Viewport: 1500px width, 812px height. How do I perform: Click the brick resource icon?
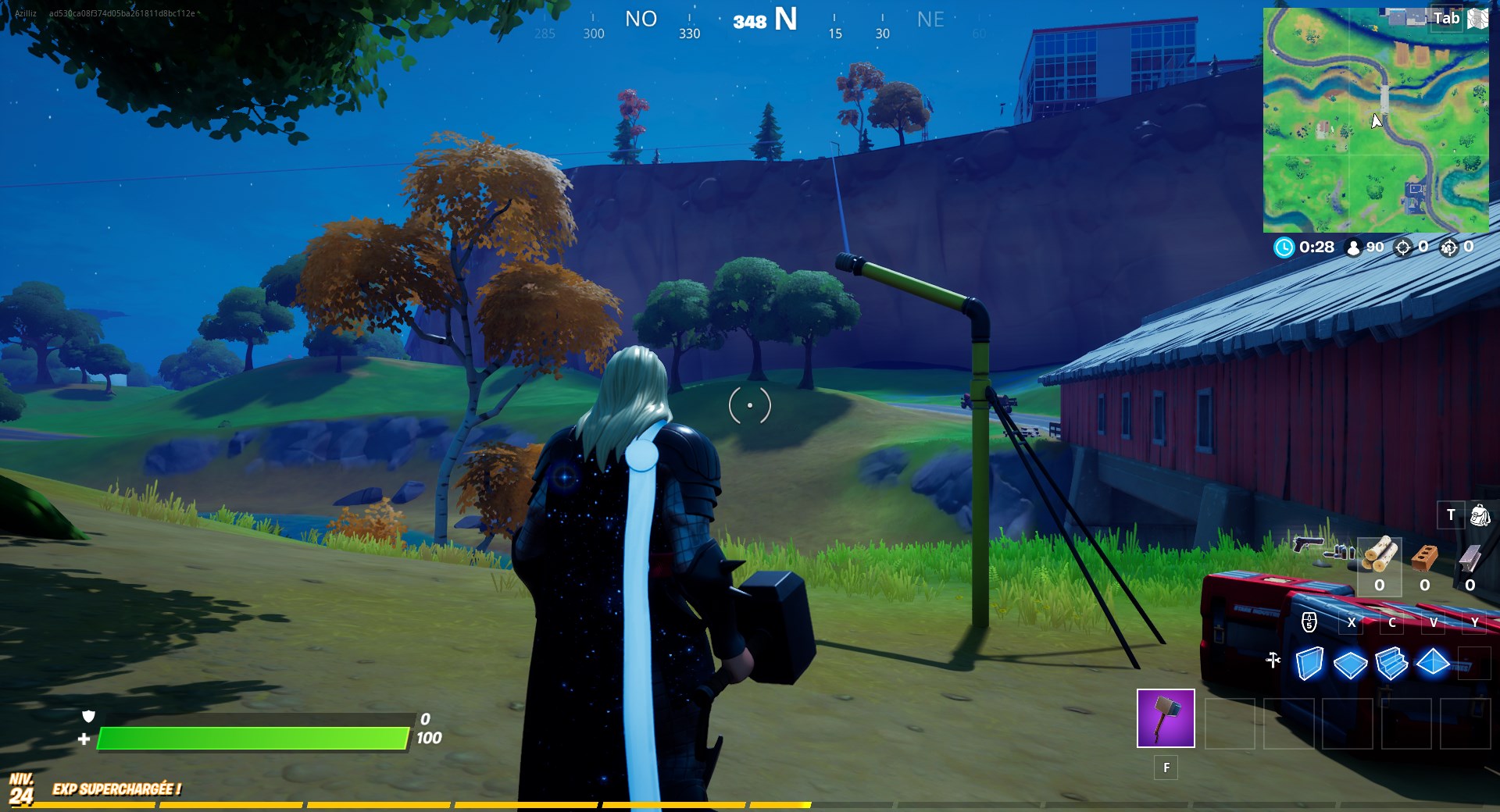(1424, 556)
